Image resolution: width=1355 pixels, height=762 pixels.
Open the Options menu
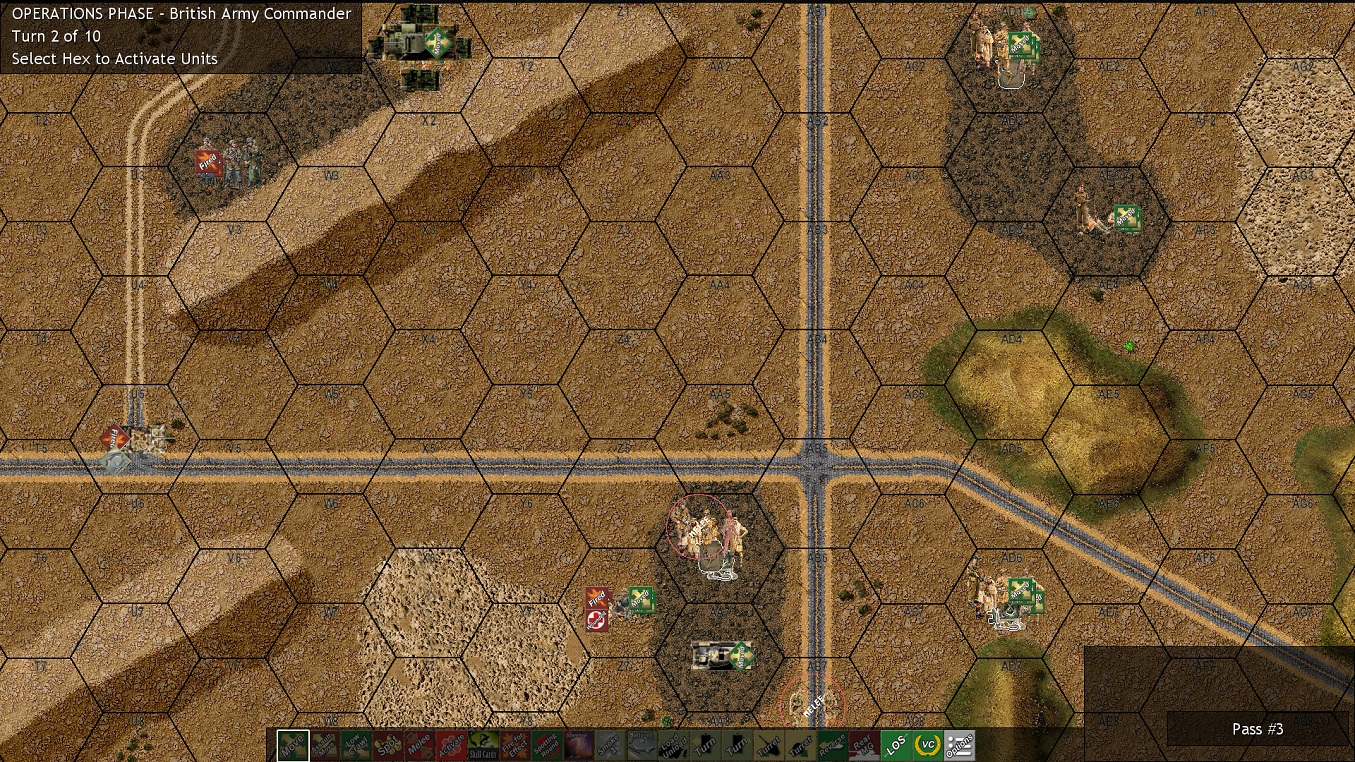pos(962,745)
